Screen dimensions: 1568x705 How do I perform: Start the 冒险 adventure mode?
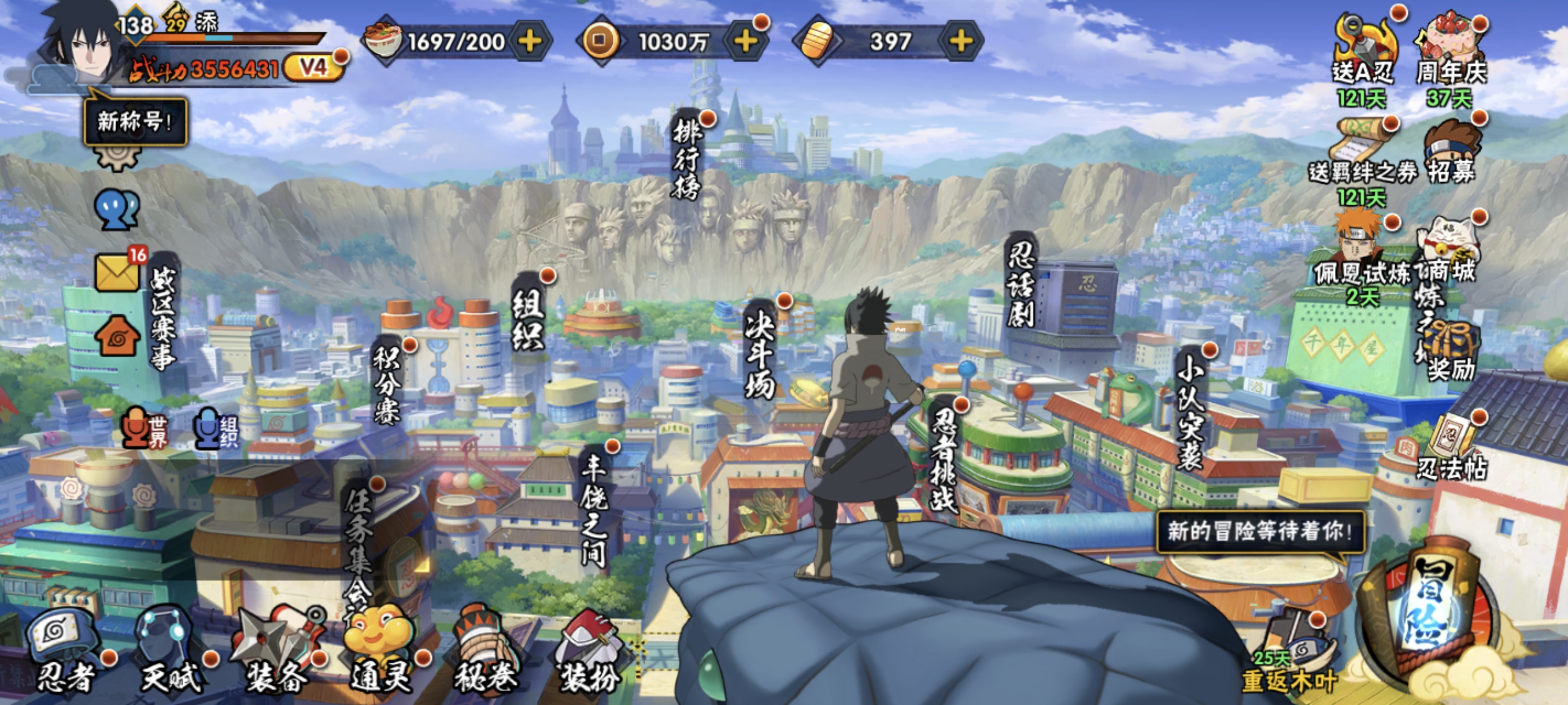click(1430, 614)
